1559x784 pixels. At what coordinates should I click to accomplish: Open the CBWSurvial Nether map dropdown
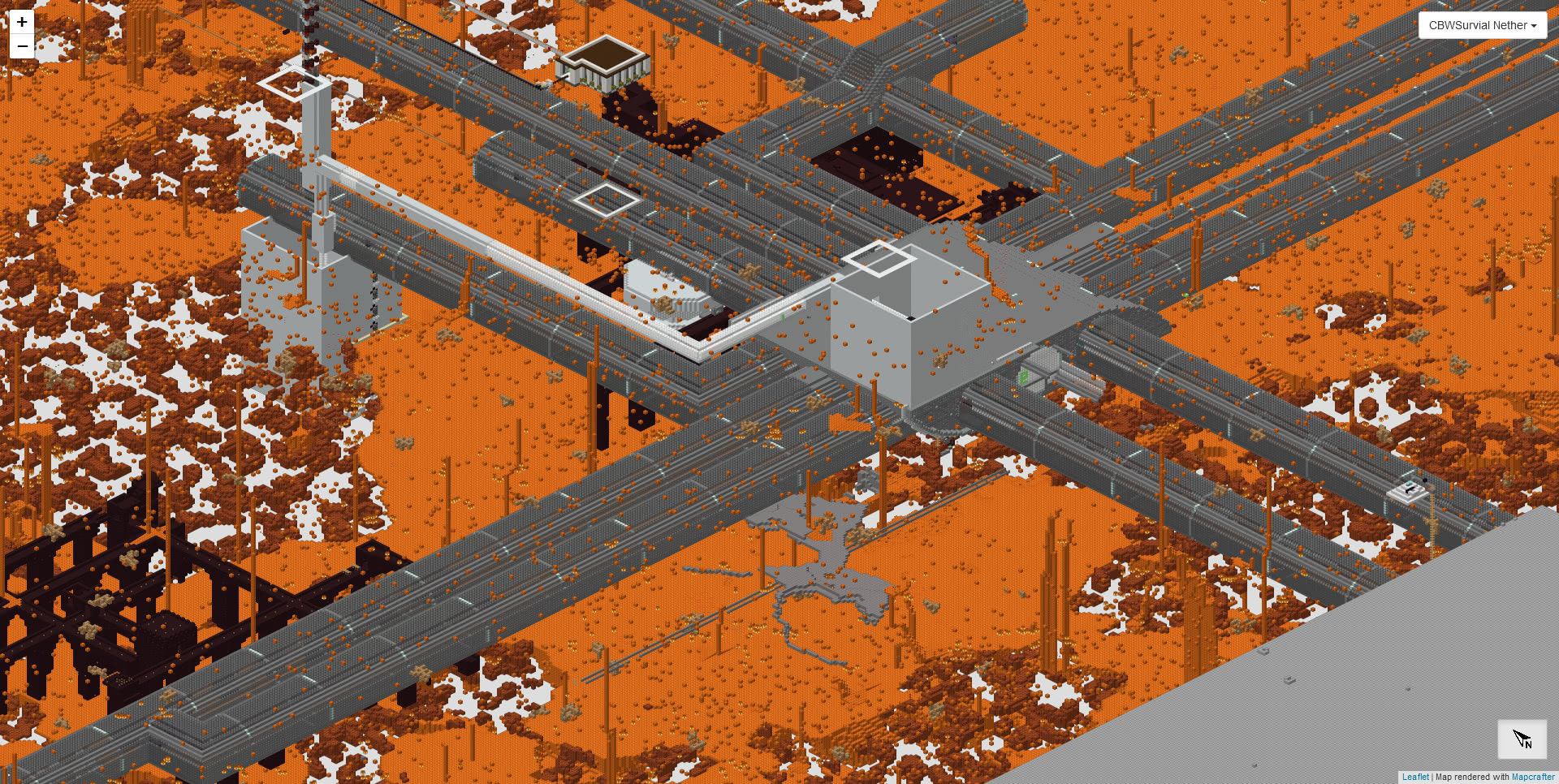coord(1482,25)
